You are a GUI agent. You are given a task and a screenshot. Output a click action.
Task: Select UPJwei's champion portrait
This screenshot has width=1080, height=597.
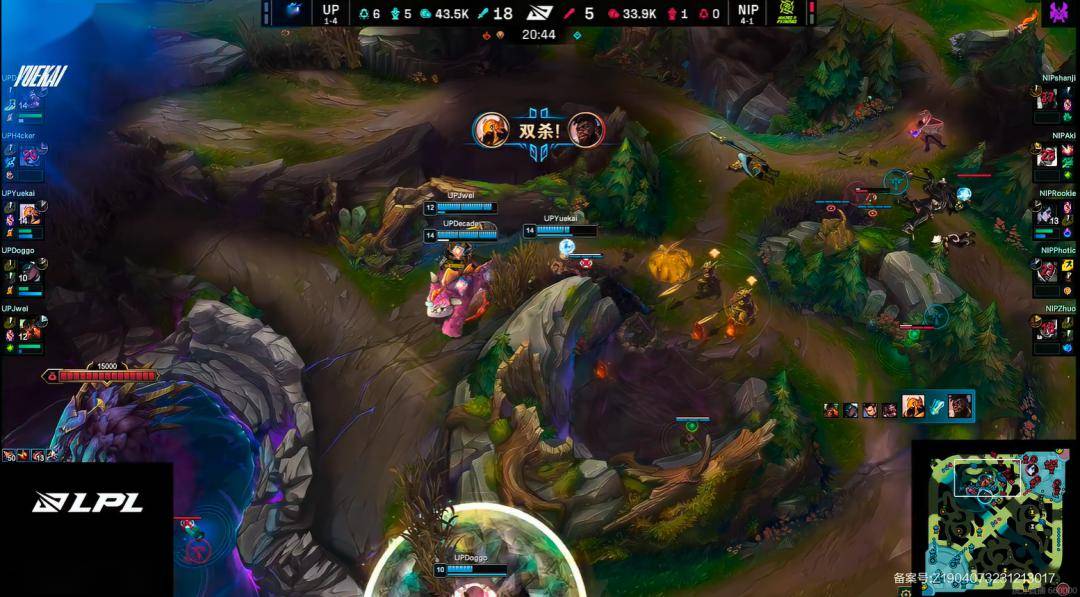click(29, 327)
